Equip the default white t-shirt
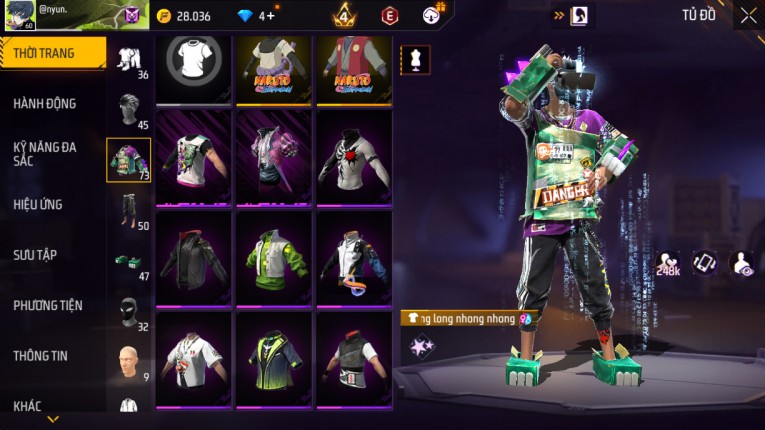Viewport: 765px width, 430px height. coord(194,68)
